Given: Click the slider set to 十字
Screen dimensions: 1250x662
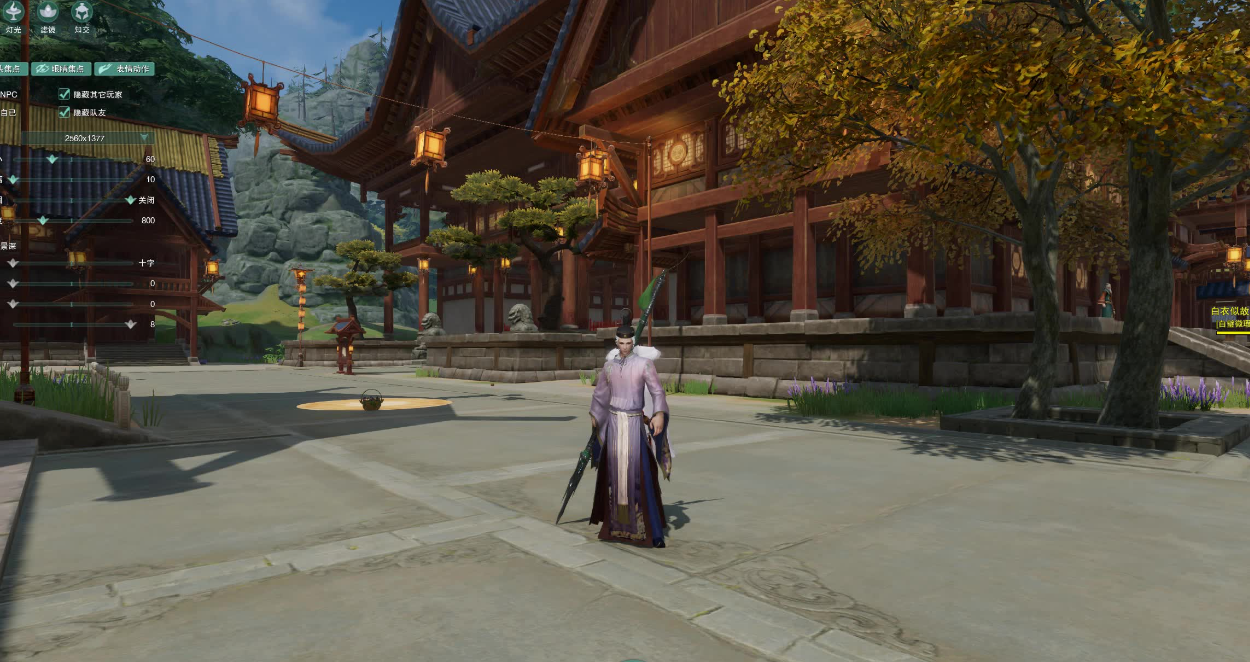Looking at the screenshot, I should (x=13, y=263).
